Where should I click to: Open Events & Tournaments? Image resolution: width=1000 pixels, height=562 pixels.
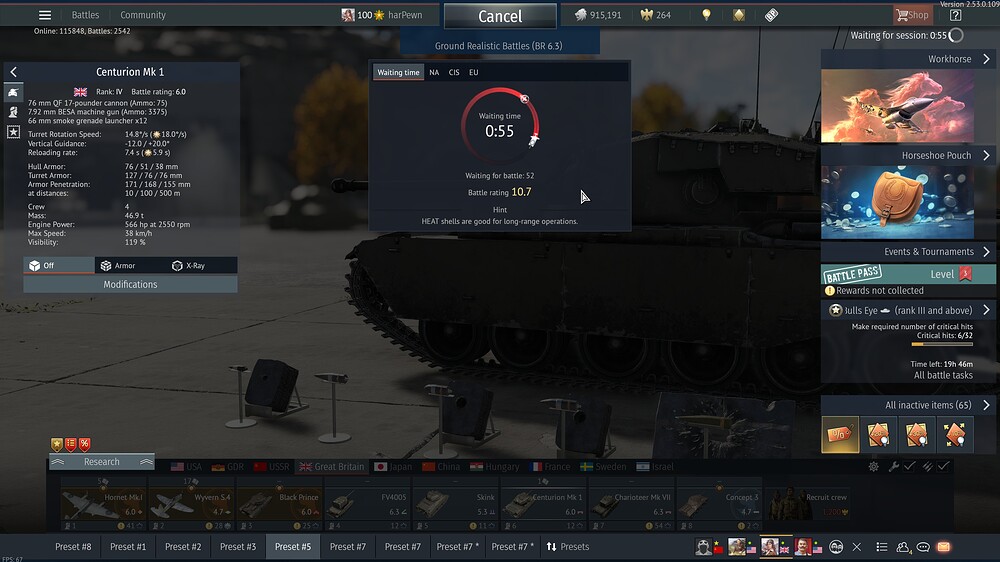[908, 252]
